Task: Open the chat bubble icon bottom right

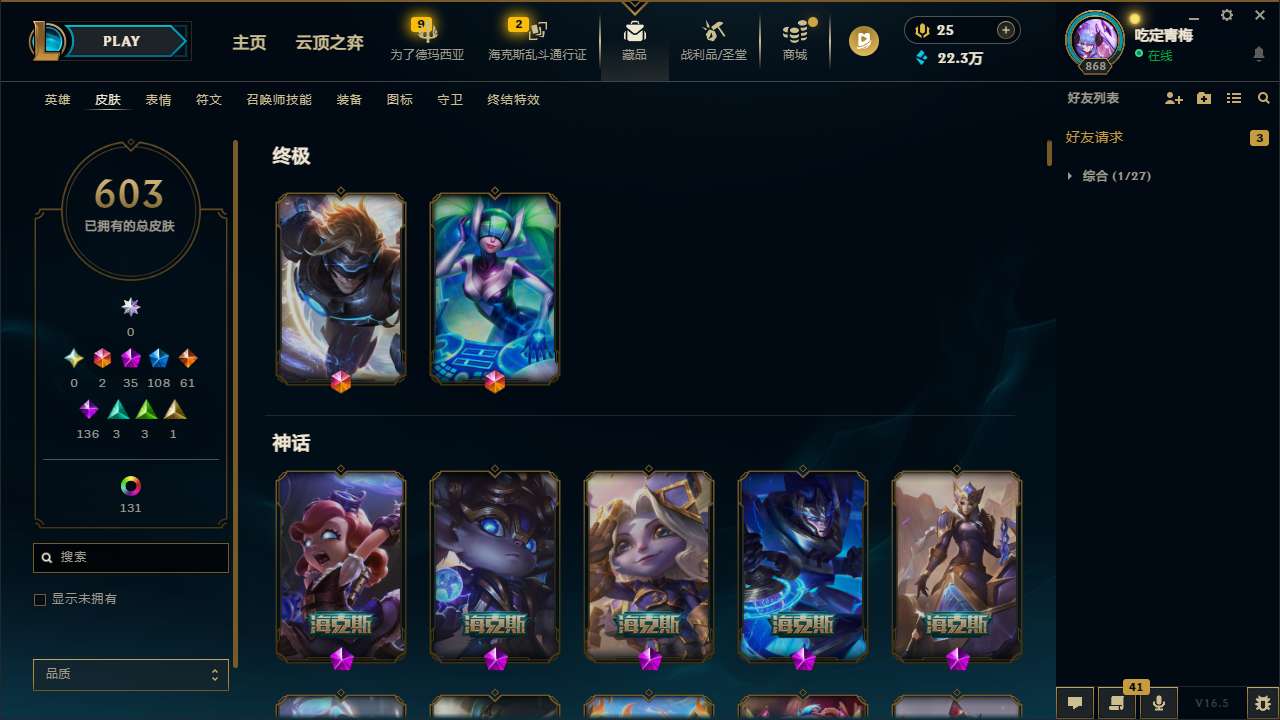Action: 1074,703
